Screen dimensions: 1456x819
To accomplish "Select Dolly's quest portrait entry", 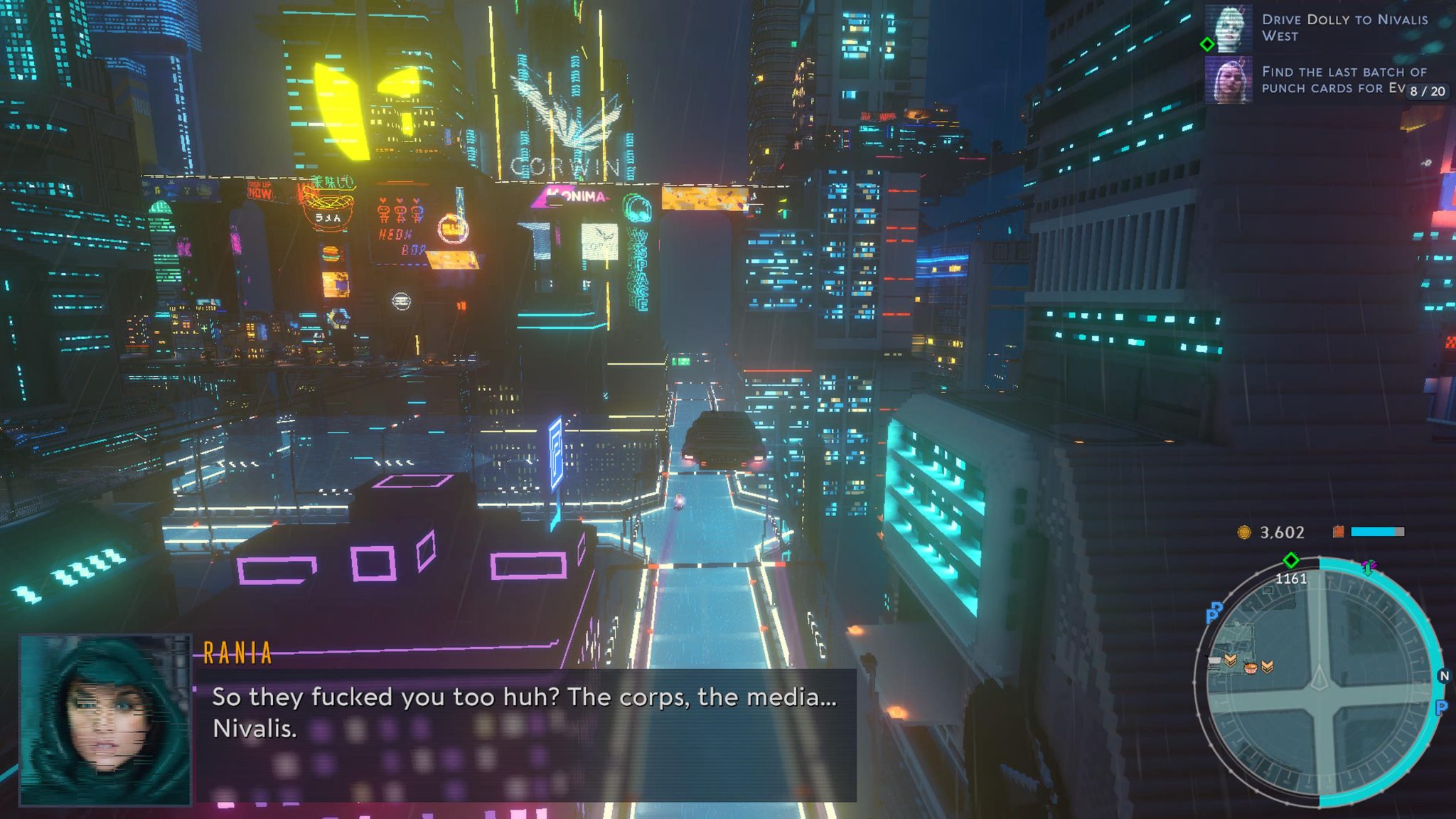I will (1229, 28).
